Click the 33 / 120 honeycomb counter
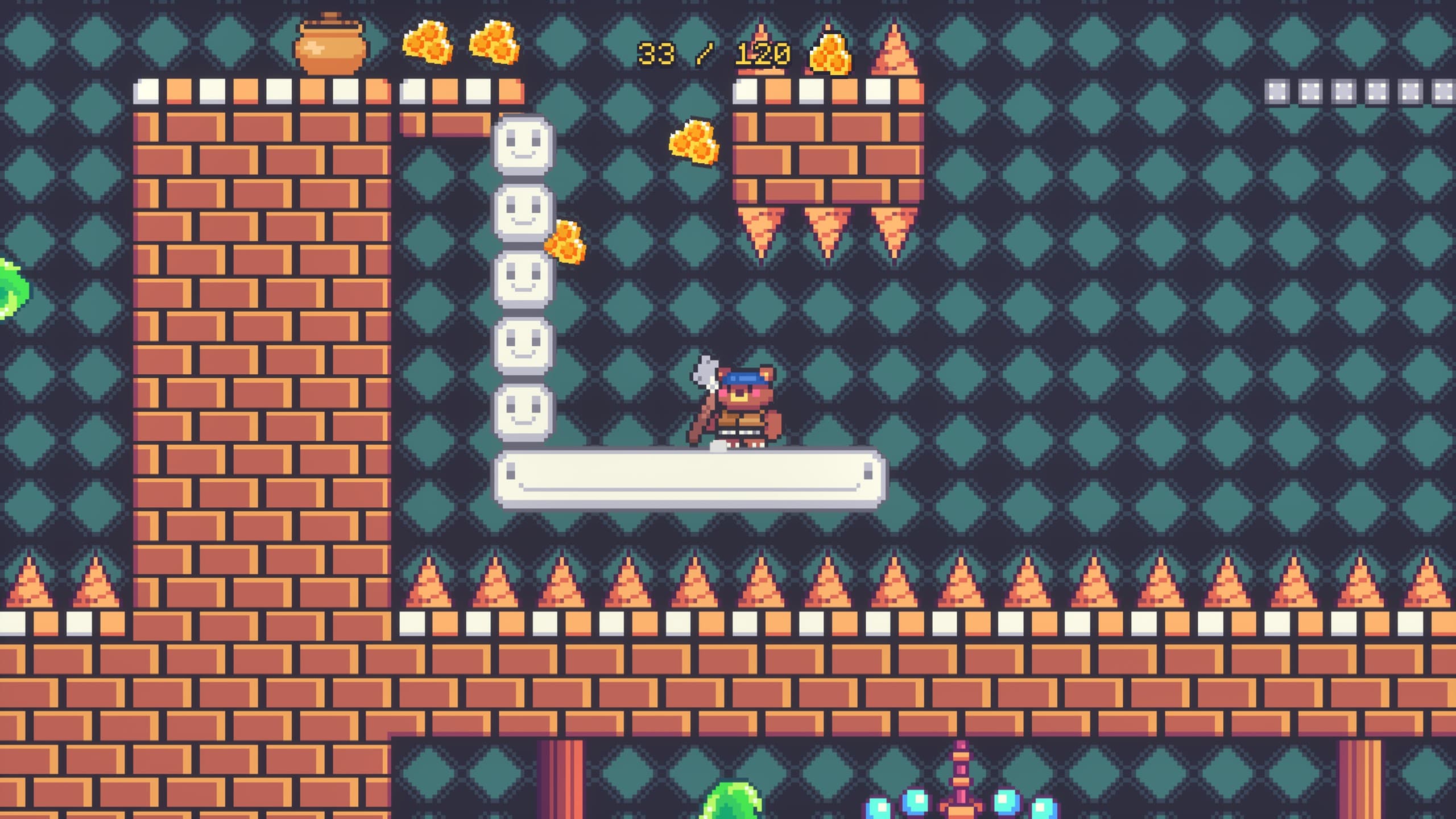Viewport: 1456px width, 819px height. [x=717, y=54]
